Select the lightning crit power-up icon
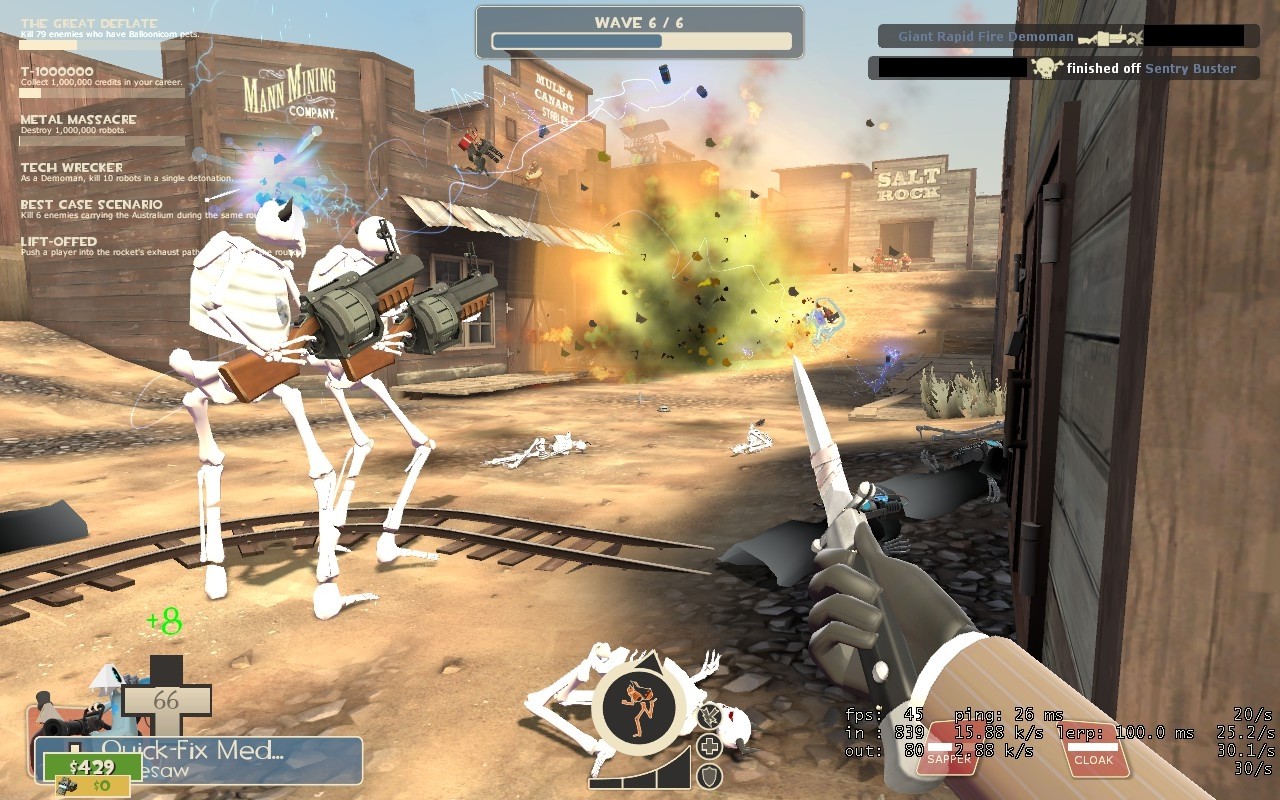 pos(710,717)
